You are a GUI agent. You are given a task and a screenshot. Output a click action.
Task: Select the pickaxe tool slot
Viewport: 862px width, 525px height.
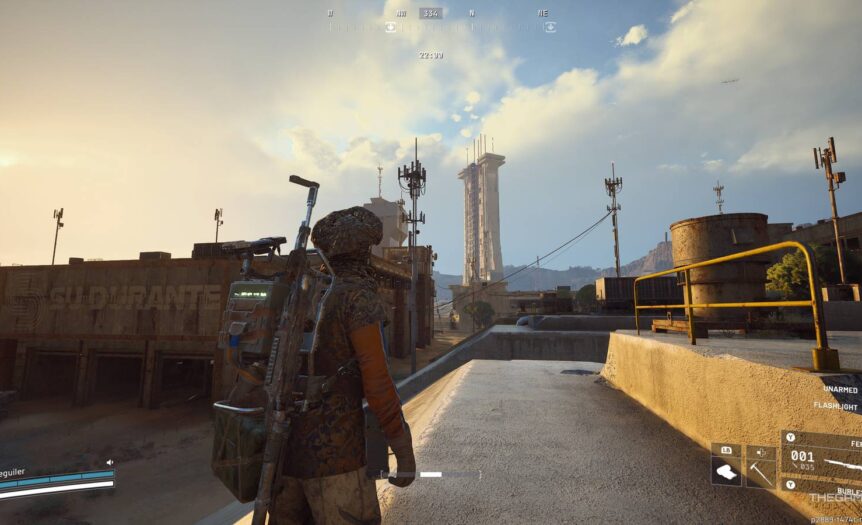(x=760, y=472)
